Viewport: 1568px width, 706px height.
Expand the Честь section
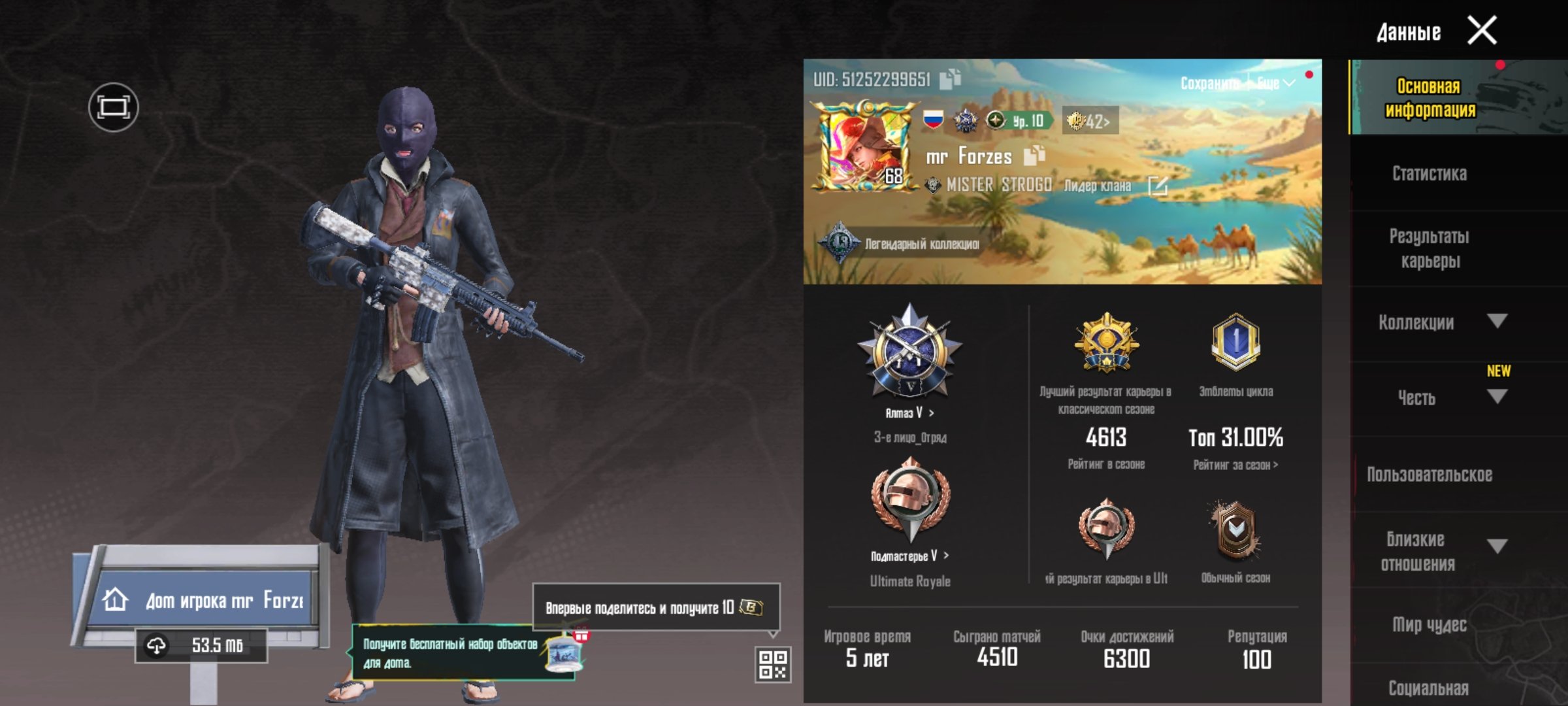coord(1496,397)
